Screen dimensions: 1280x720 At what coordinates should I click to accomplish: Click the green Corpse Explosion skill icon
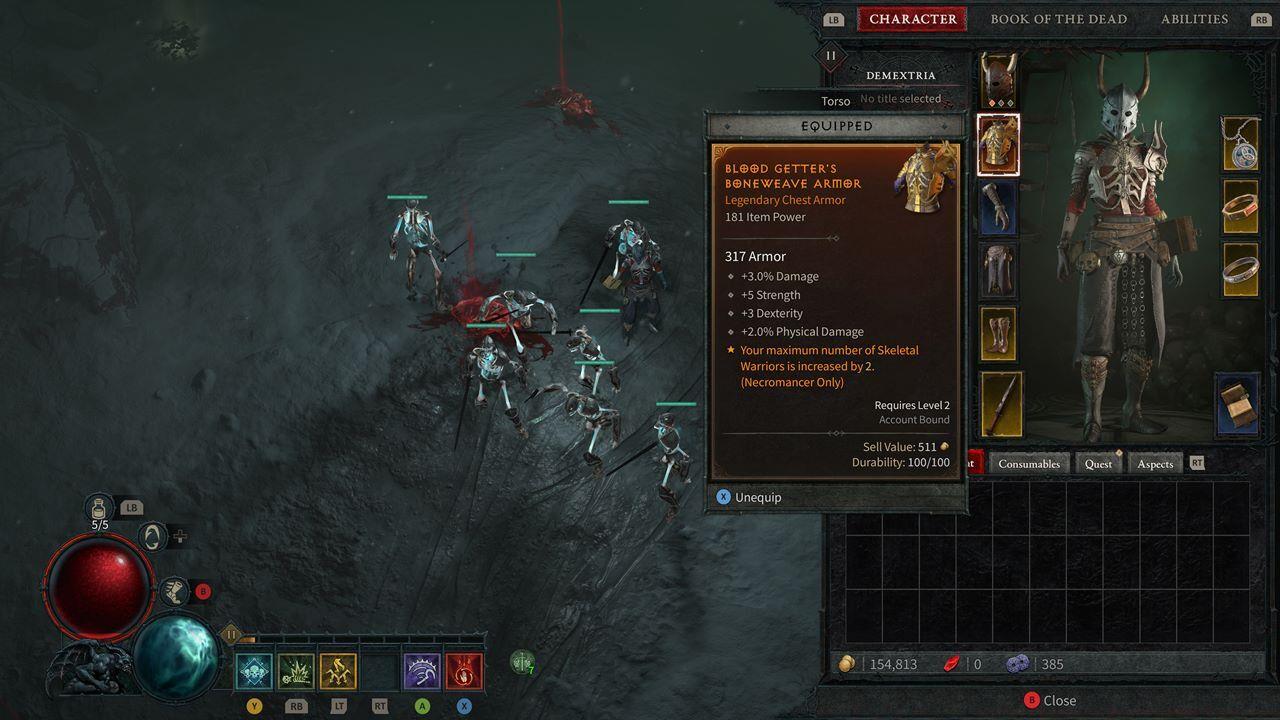pos(295,670)
